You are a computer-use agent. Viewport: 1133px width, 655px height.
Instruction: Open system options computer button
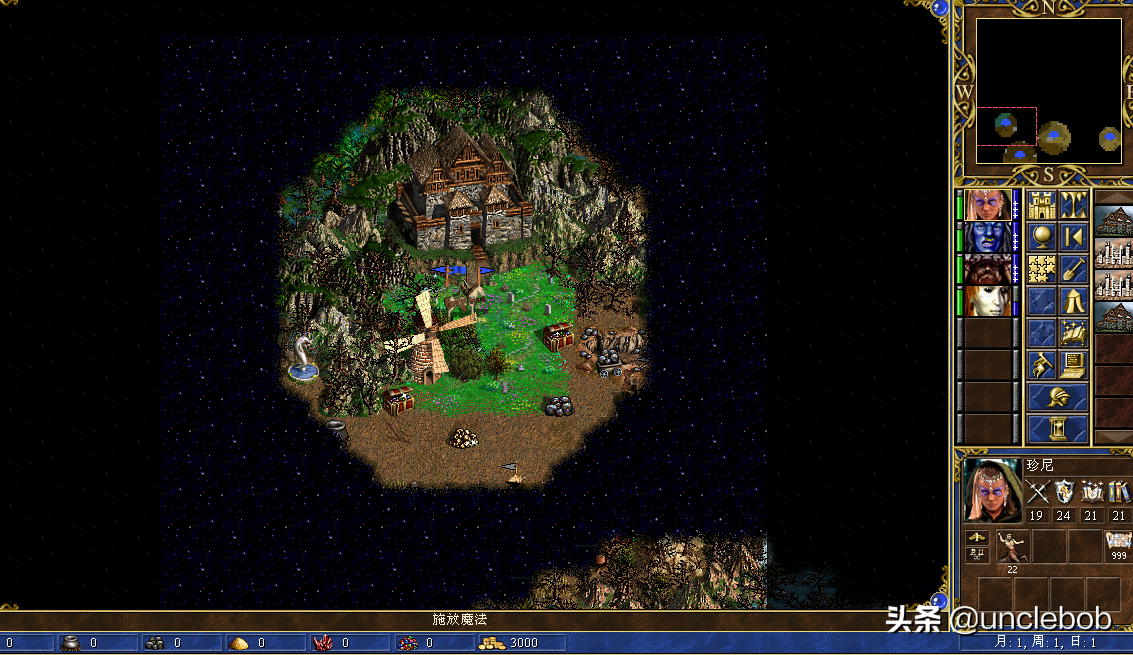[x=1074, y=365]
